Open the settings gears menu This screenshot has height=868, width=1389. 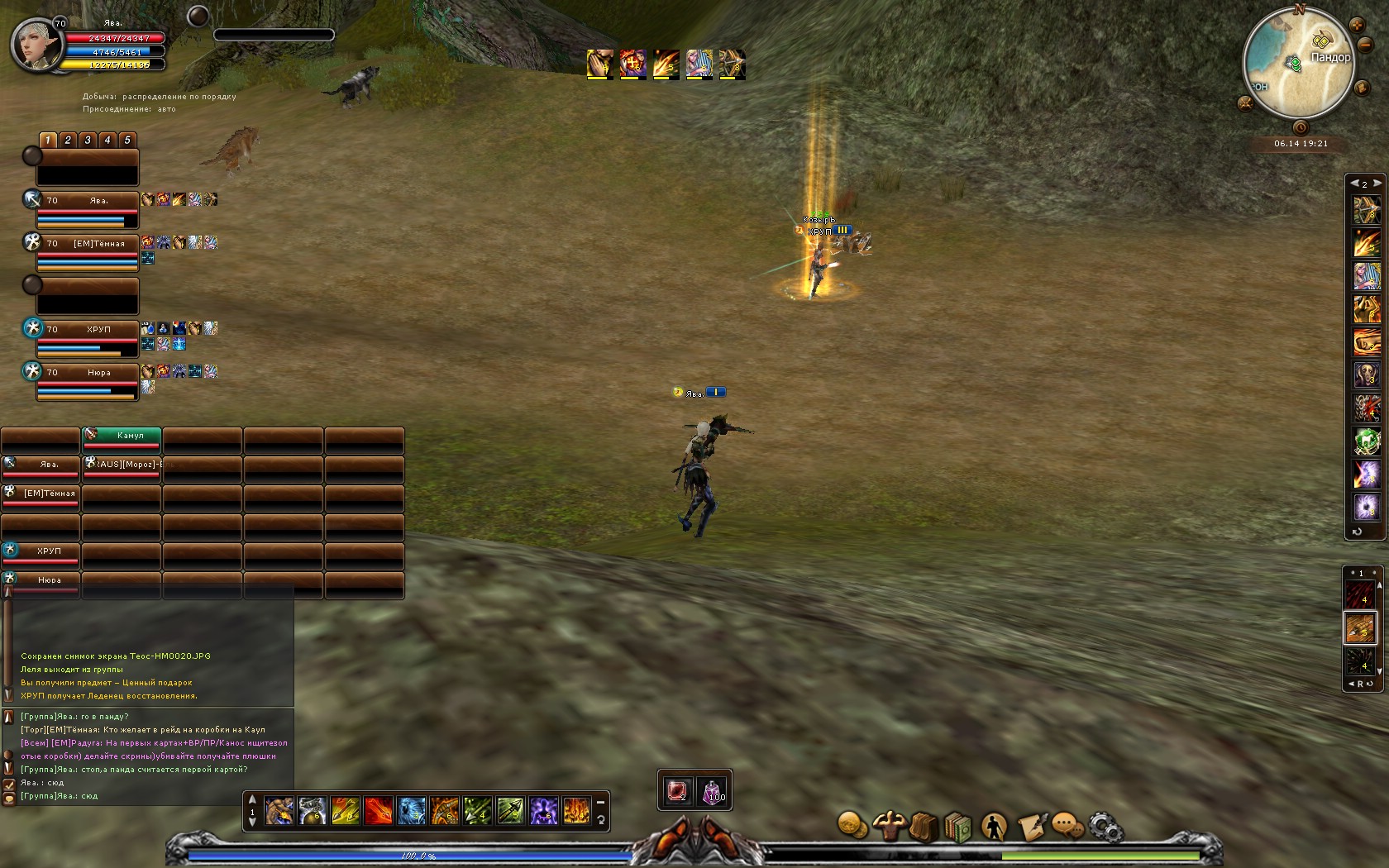tap(1105, 826)
